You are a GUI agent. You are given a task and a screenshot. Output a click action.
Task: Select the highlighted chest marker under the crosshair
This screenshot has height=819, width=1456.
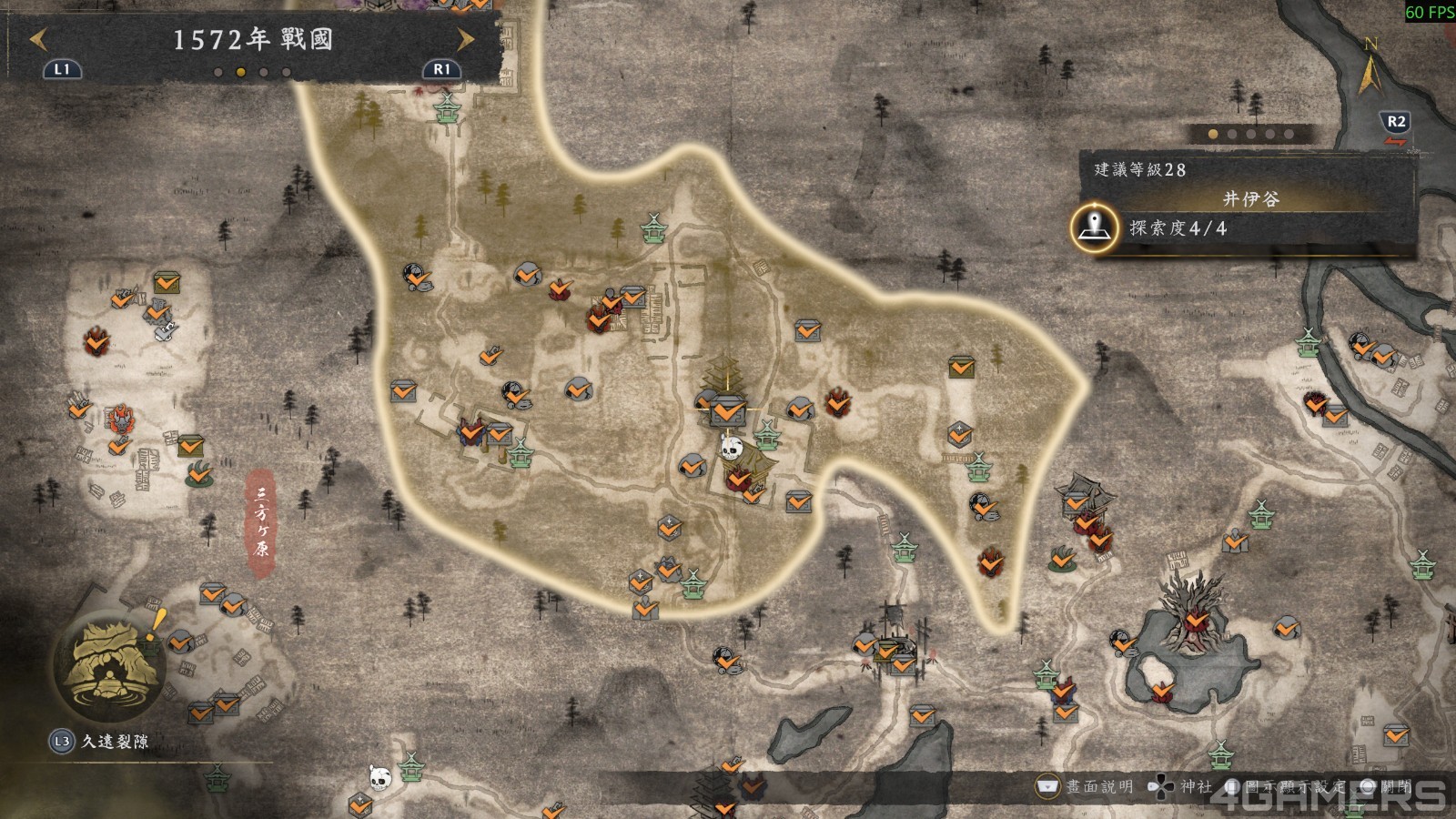tap(726, 411)
